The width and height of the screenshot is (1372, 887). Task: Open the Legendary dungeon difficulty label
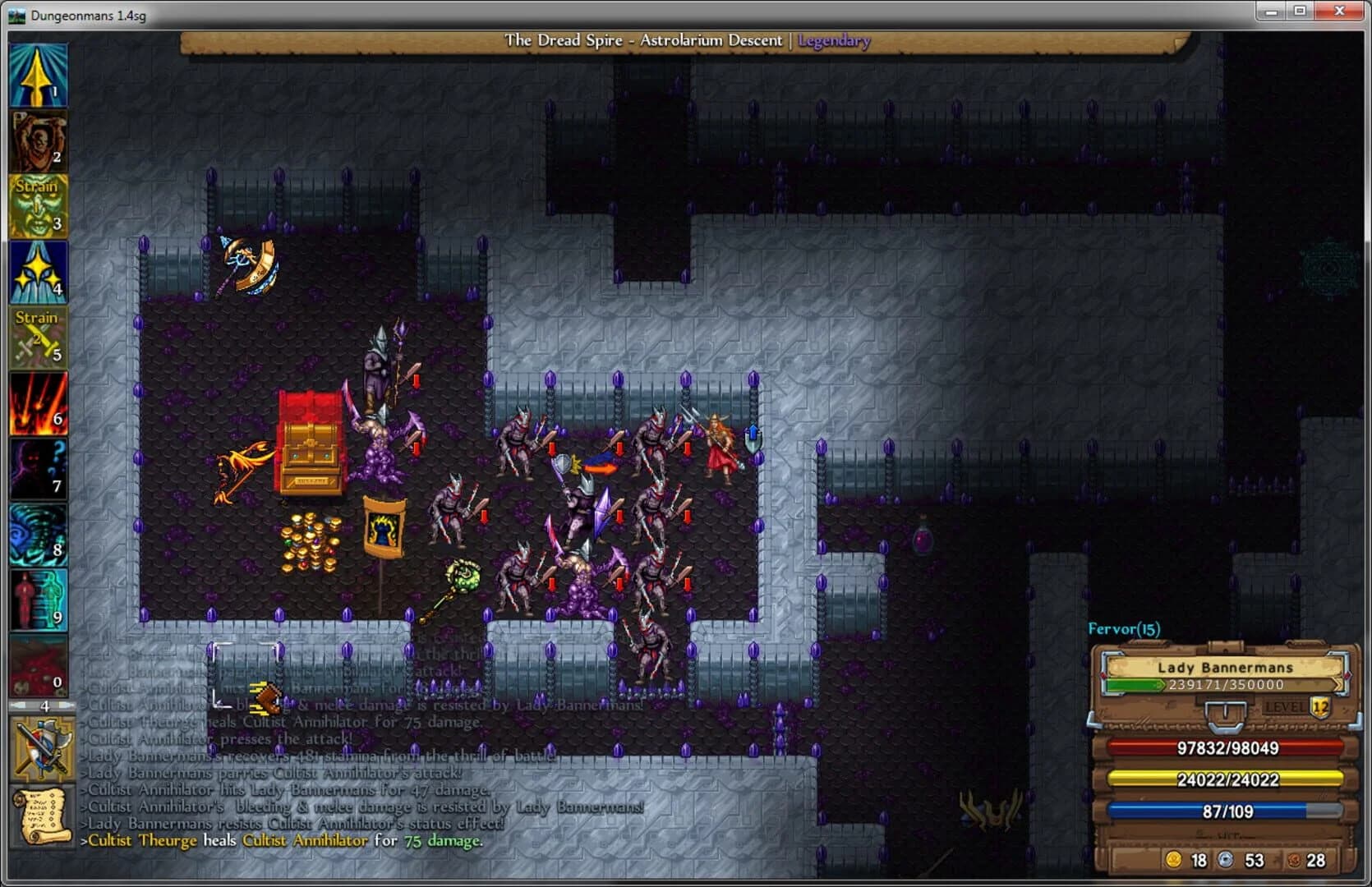click(x=834, y=40)
